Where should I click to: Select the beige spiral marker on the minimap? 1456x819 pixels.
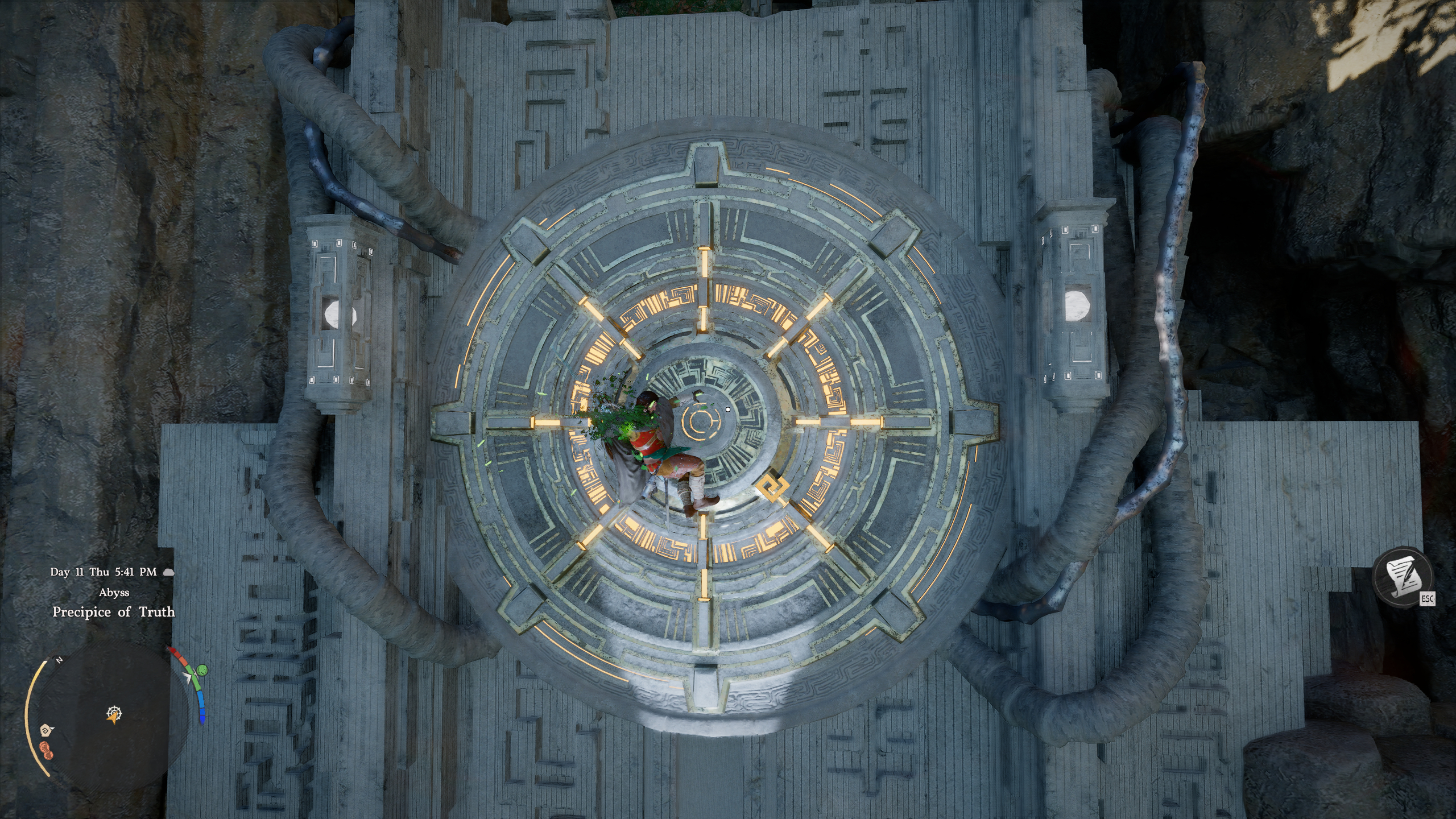tap(45, 730)
